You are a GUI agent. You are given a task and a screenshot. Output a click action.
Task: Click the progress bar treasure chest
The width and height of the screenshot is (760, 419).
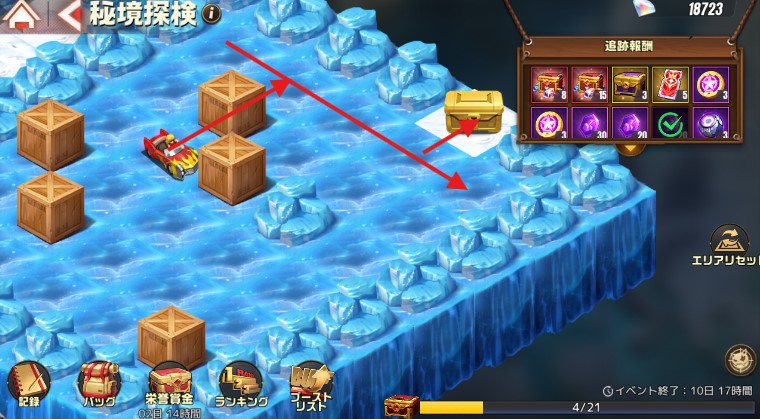click(401, 406)
